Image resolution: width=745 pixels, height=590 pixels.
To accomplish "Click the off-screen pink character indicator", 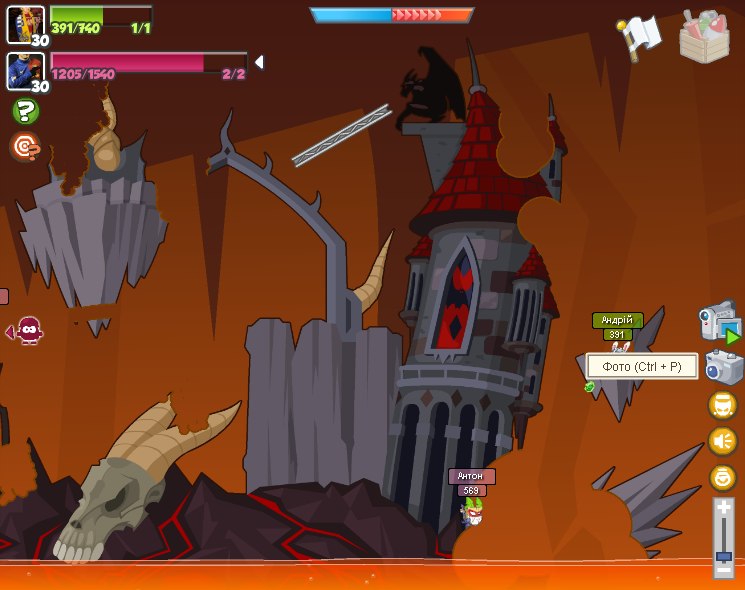I will [x=28, y=330].
